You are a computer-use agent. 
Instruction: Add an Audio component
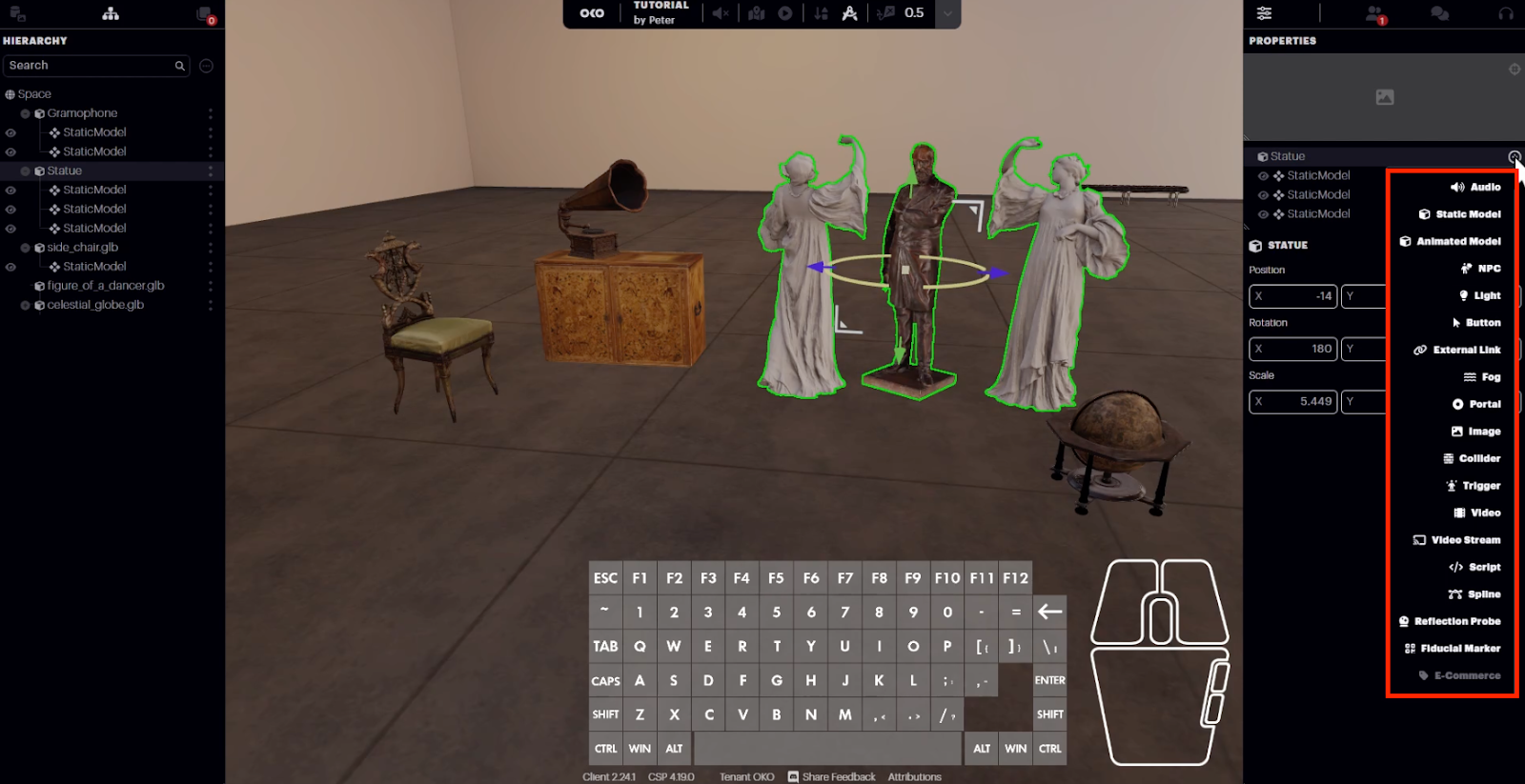1475,188
